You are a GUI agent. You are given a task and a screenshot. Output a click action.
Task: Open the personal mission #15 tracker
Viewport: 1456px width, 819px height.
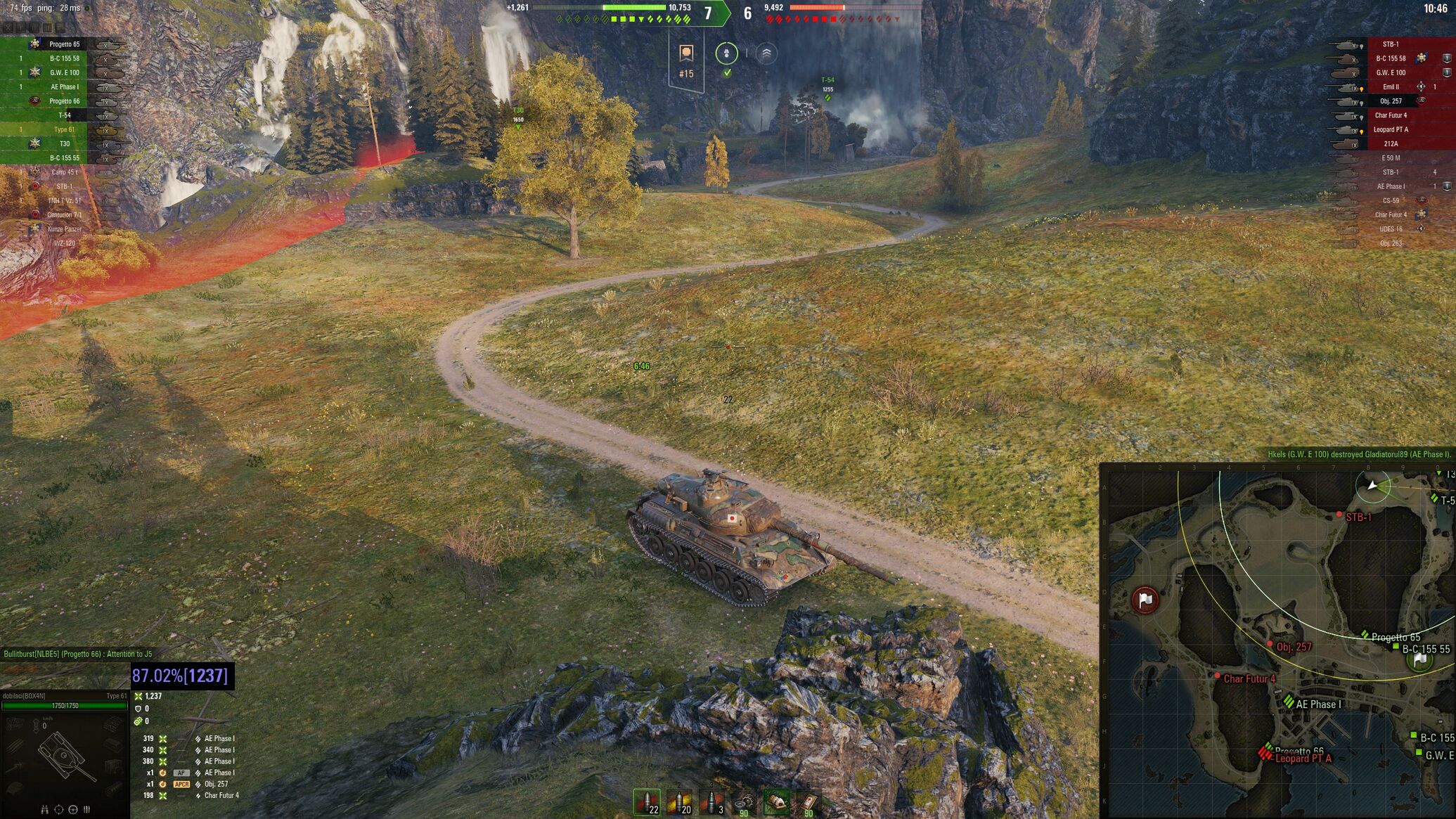(x=686, y=62)
